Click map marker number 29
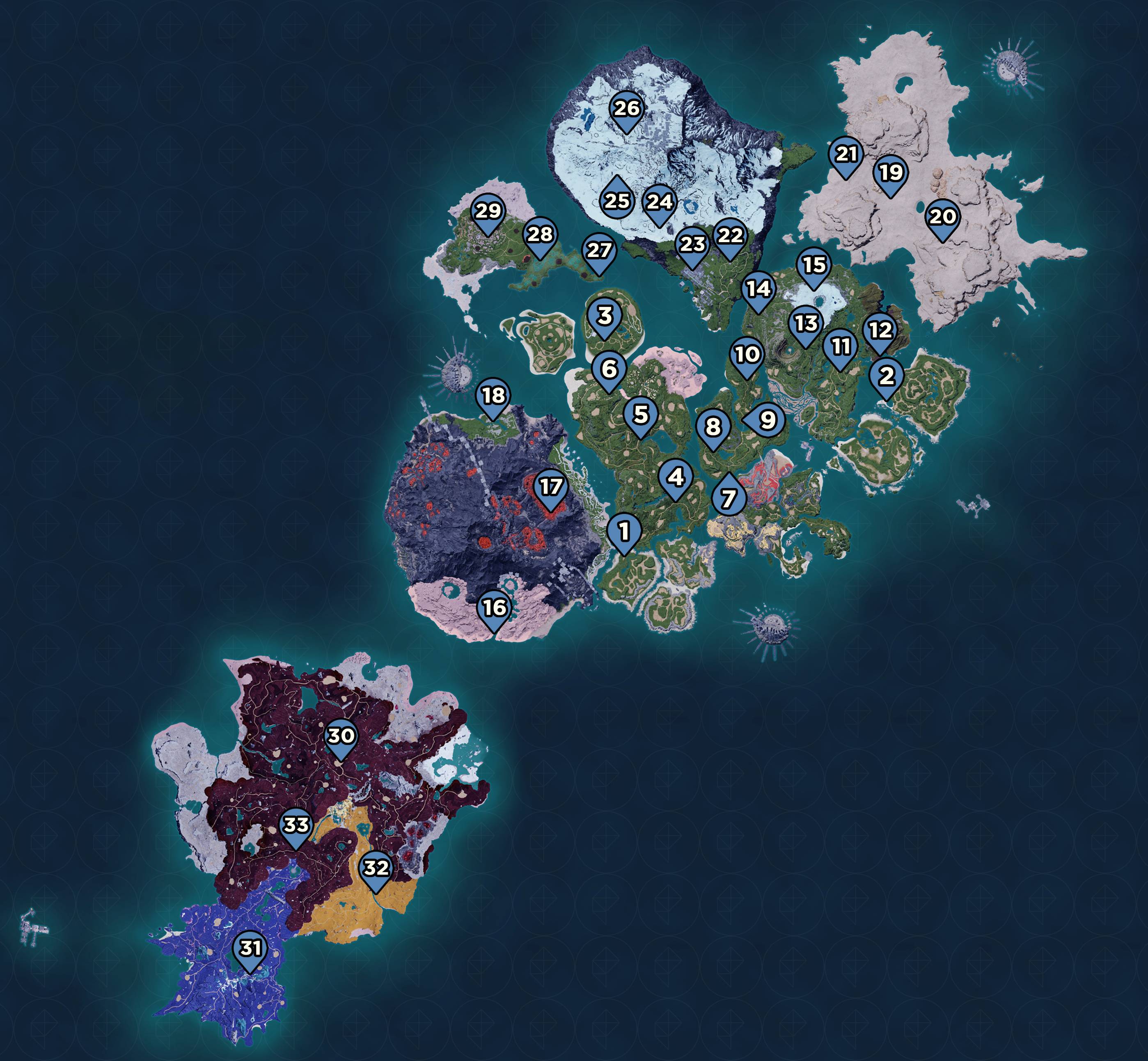The width and height of the screenshot is (1148, 1061). point(488,212)
